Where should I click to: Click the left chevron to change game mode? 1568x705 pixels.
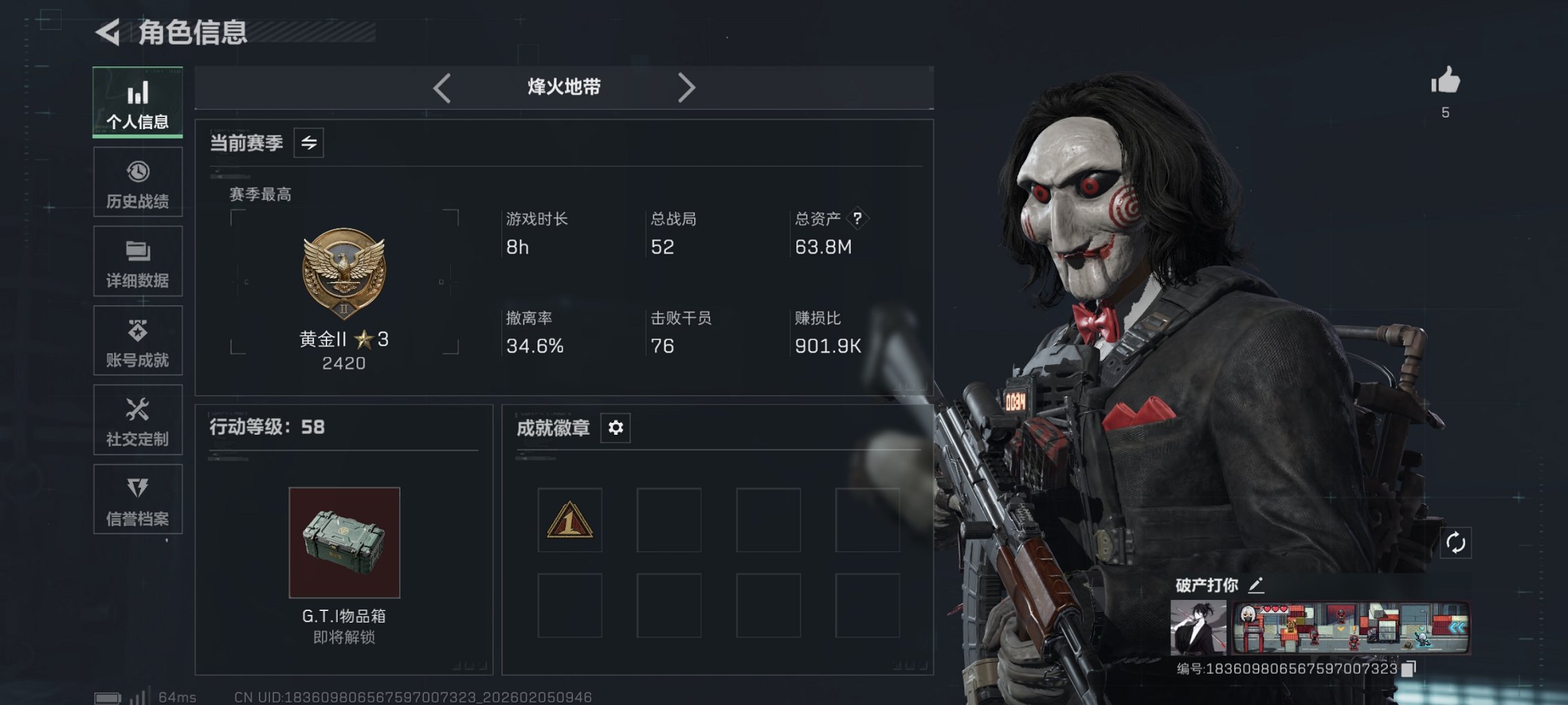(441, 87)
